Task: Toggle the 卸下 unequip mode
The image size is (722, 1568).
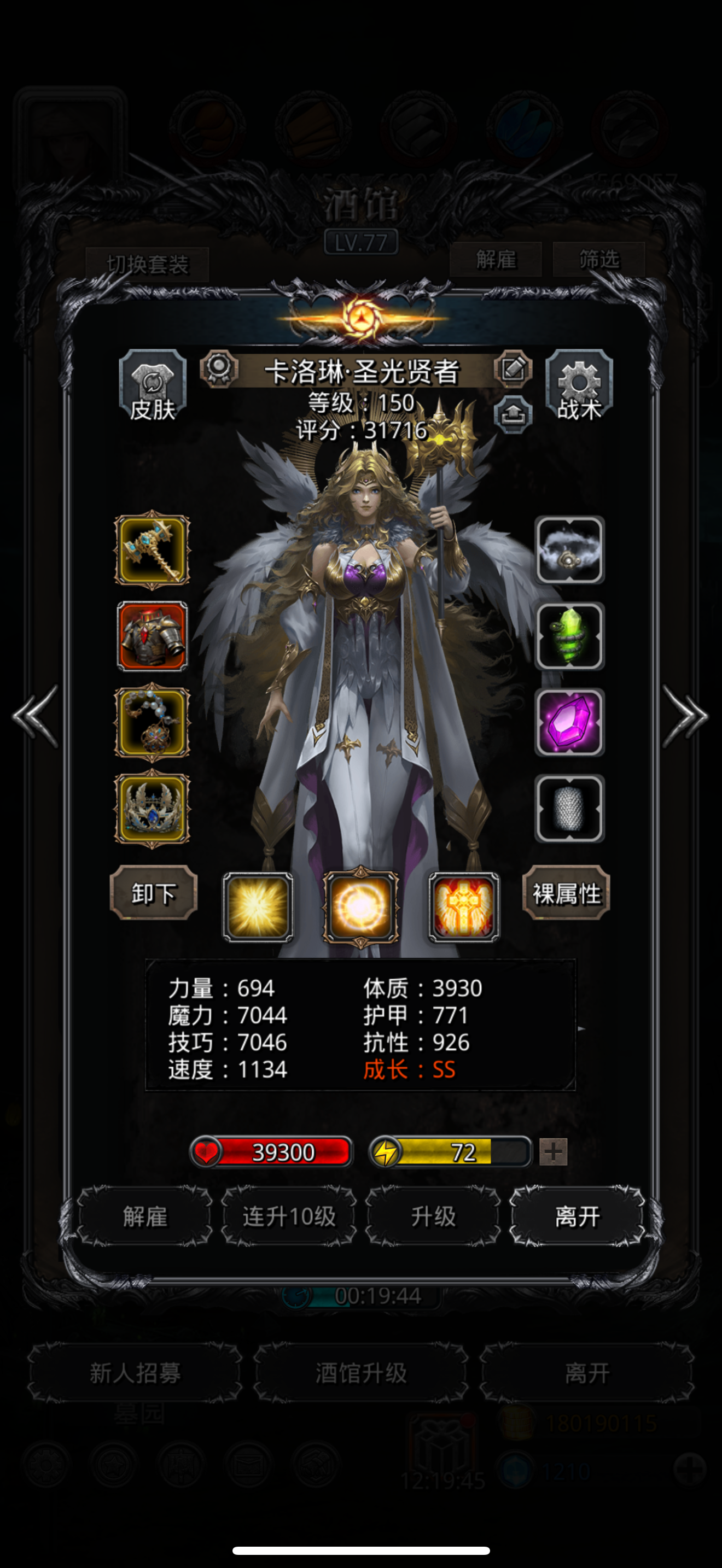Action: (152, 895)
